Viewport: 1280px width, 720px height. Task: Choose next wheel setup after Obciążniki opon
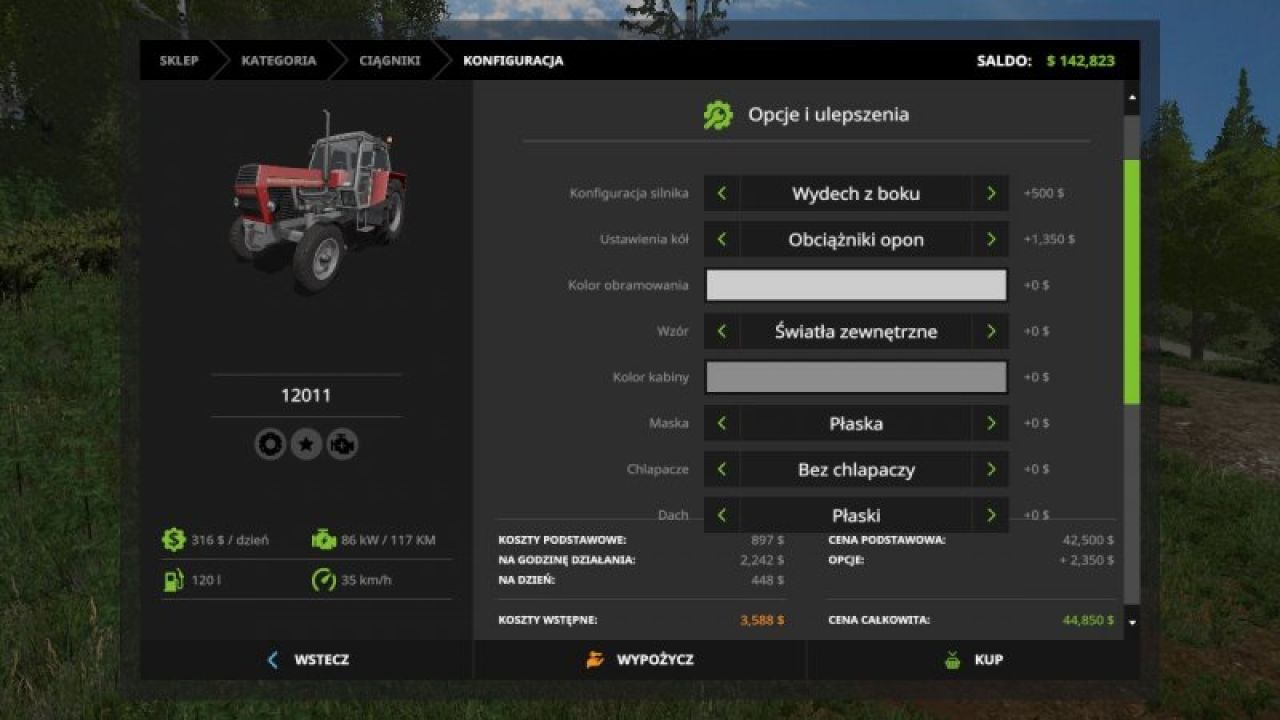(x=991, y=240)
